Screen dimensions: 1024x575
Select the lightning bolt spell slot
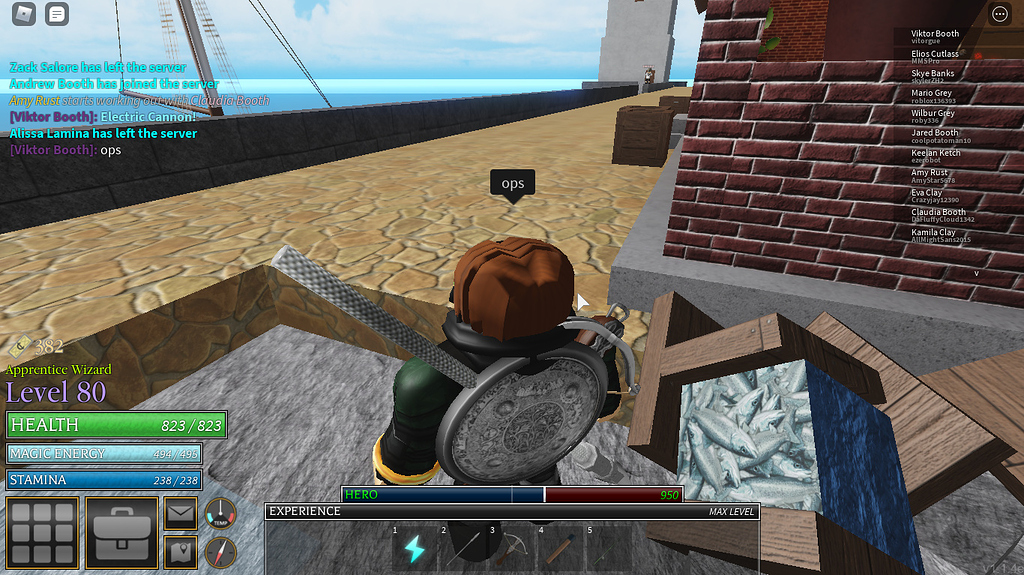(x=414, y=548)
